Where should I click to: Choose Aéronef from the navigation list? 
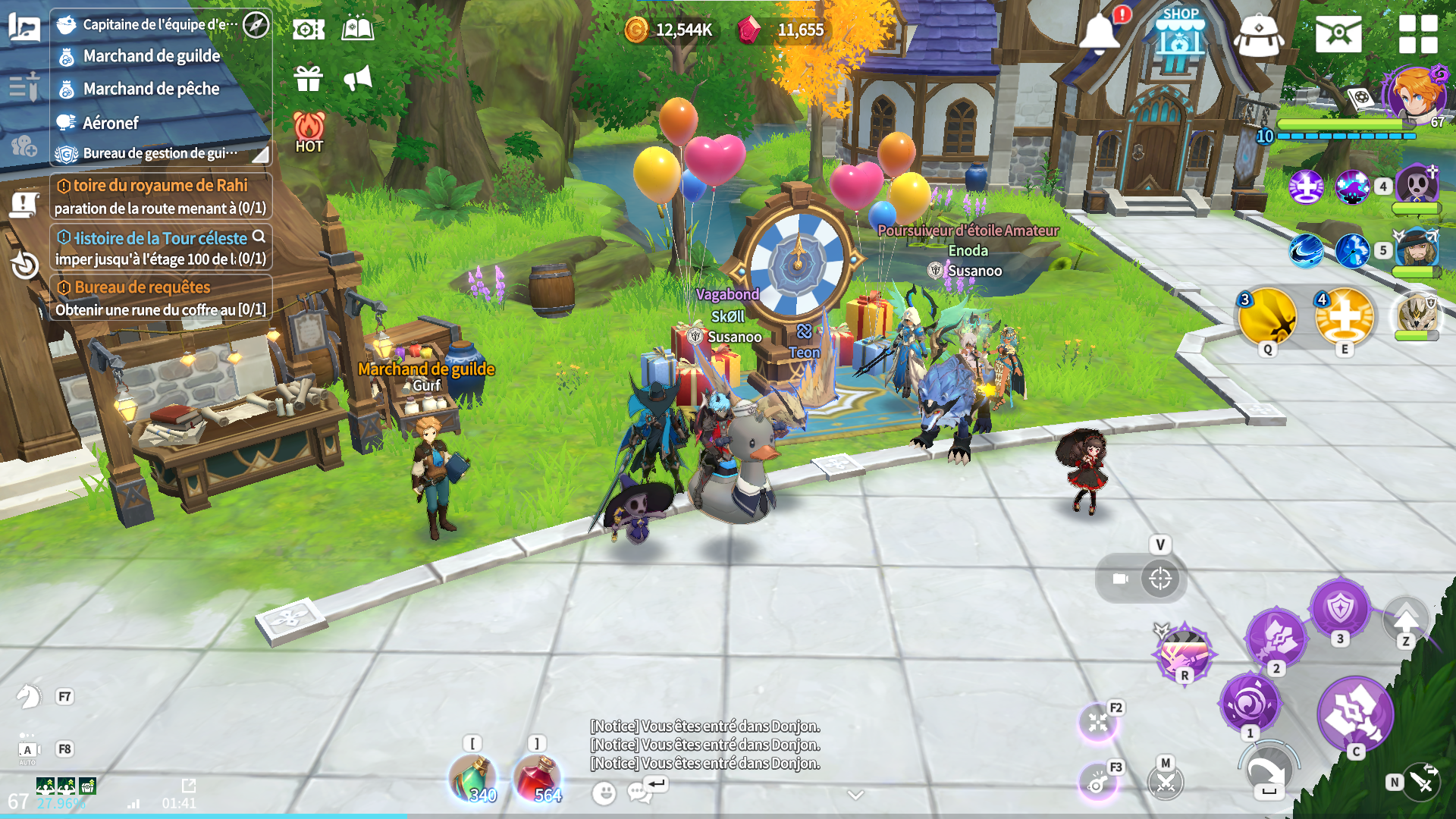(x=111, y=123)
